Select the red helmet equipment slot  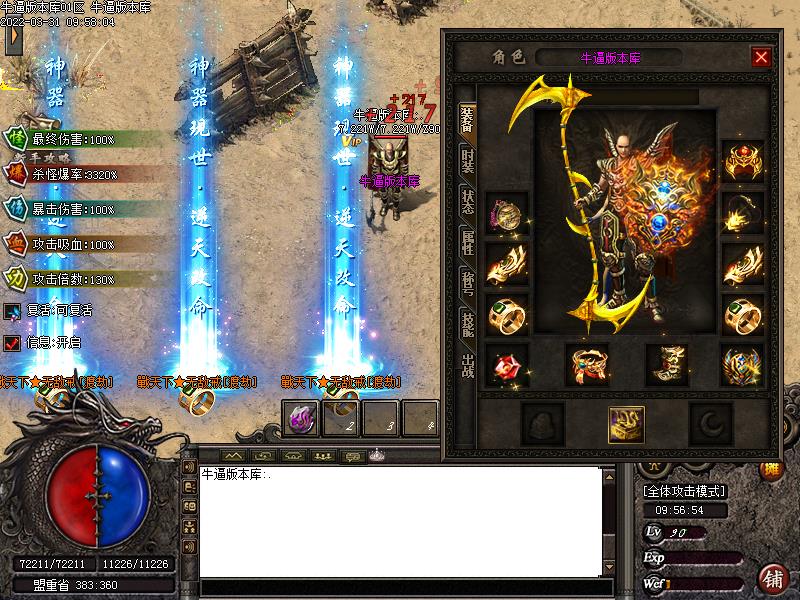click(742, 161)
